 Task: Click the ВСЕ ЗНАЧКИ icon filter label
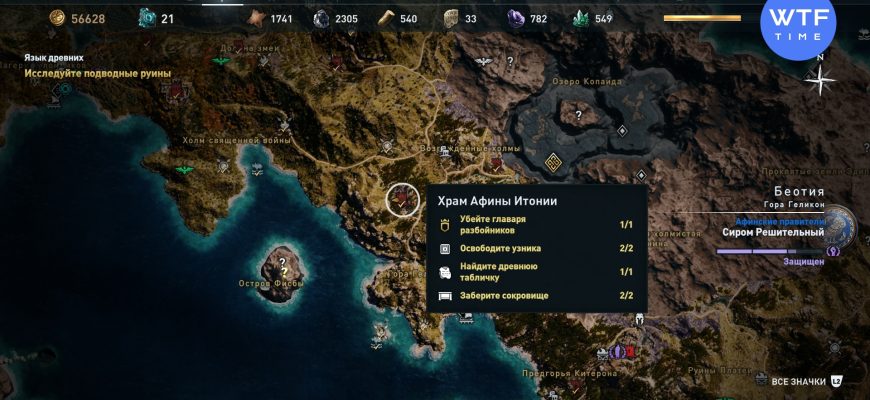798,381
